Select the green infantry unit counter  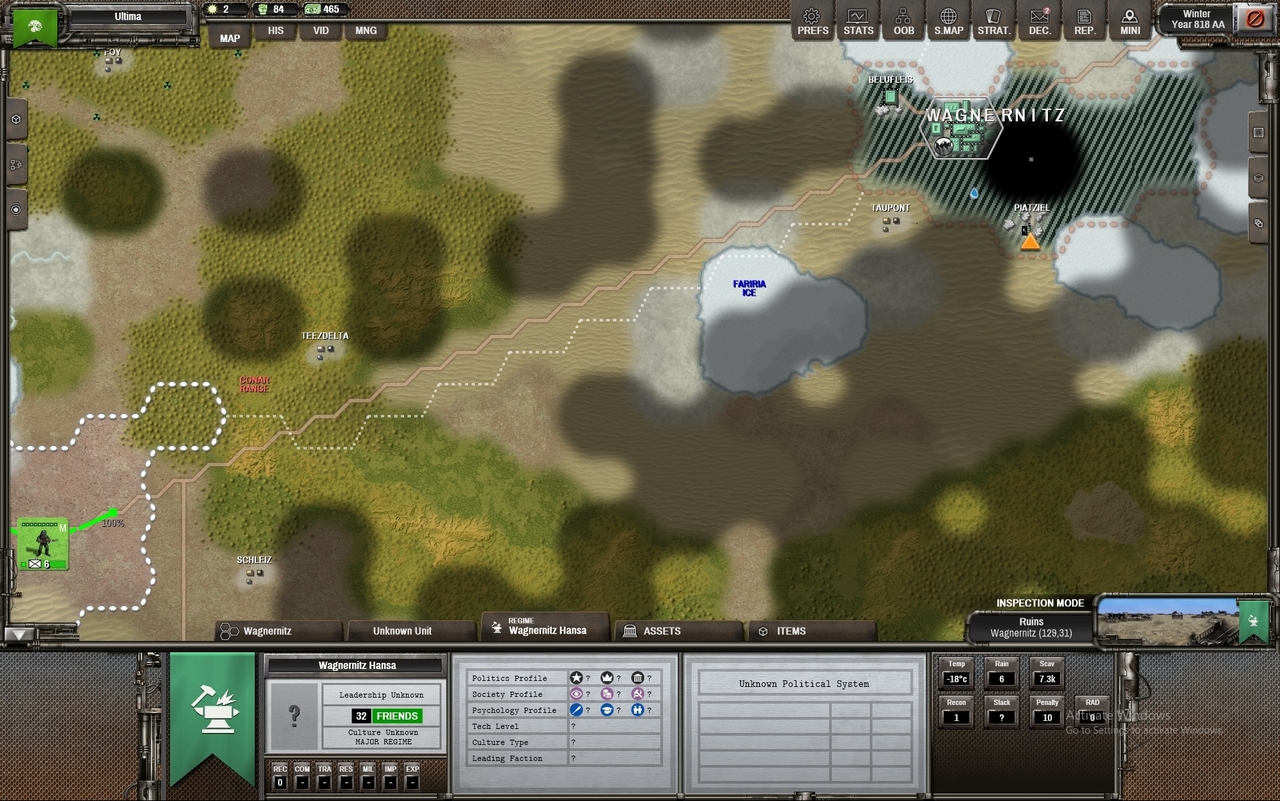[x=43, y=543]
